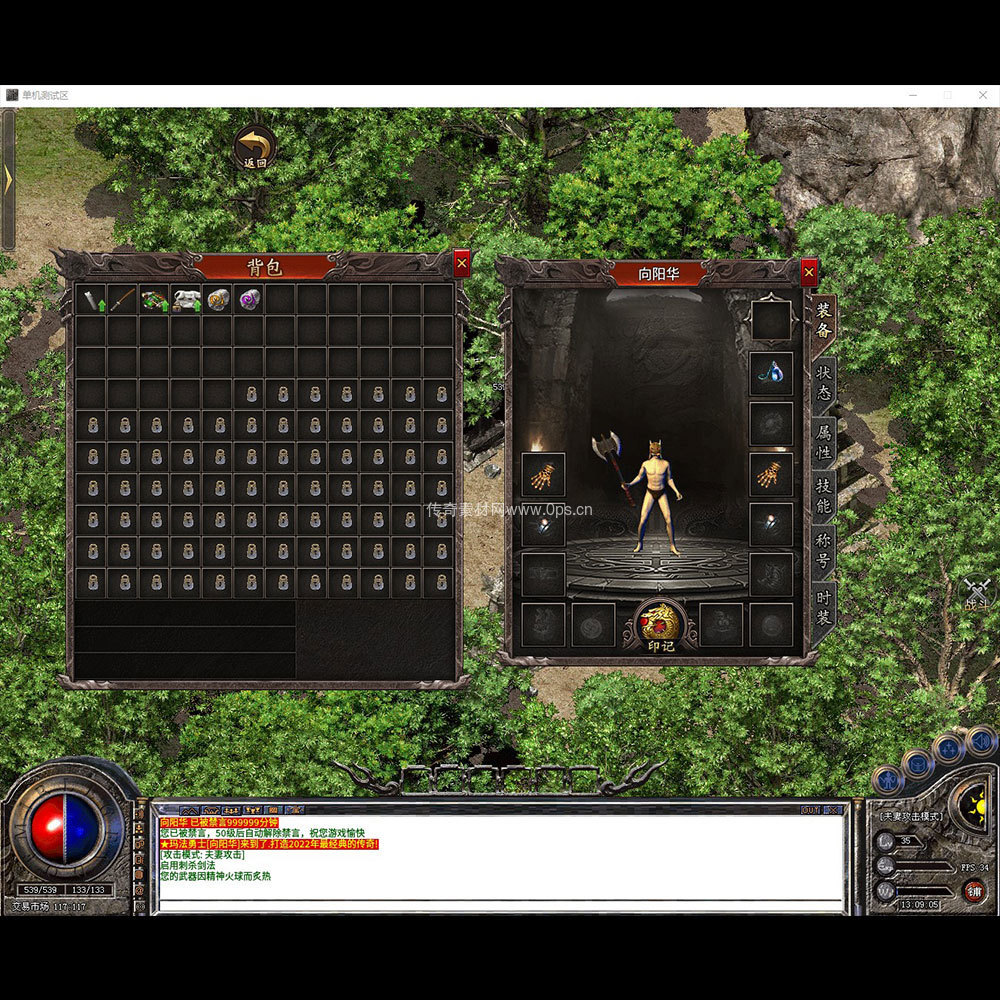Select the 装备 equipment tab
The height and width of the screenshot is (1000, 1000).
click(824, 320)
